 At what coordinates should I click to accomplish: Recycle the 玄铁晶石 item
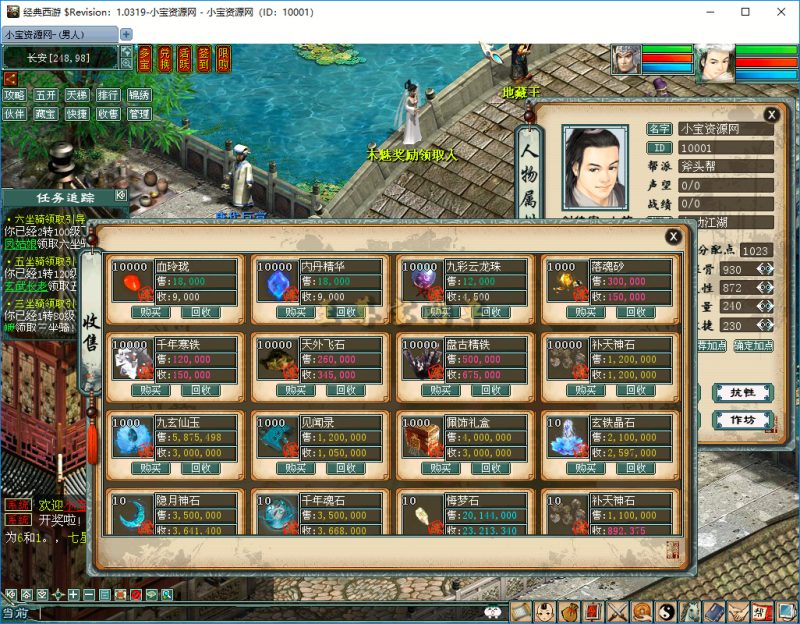pos(636,467)
